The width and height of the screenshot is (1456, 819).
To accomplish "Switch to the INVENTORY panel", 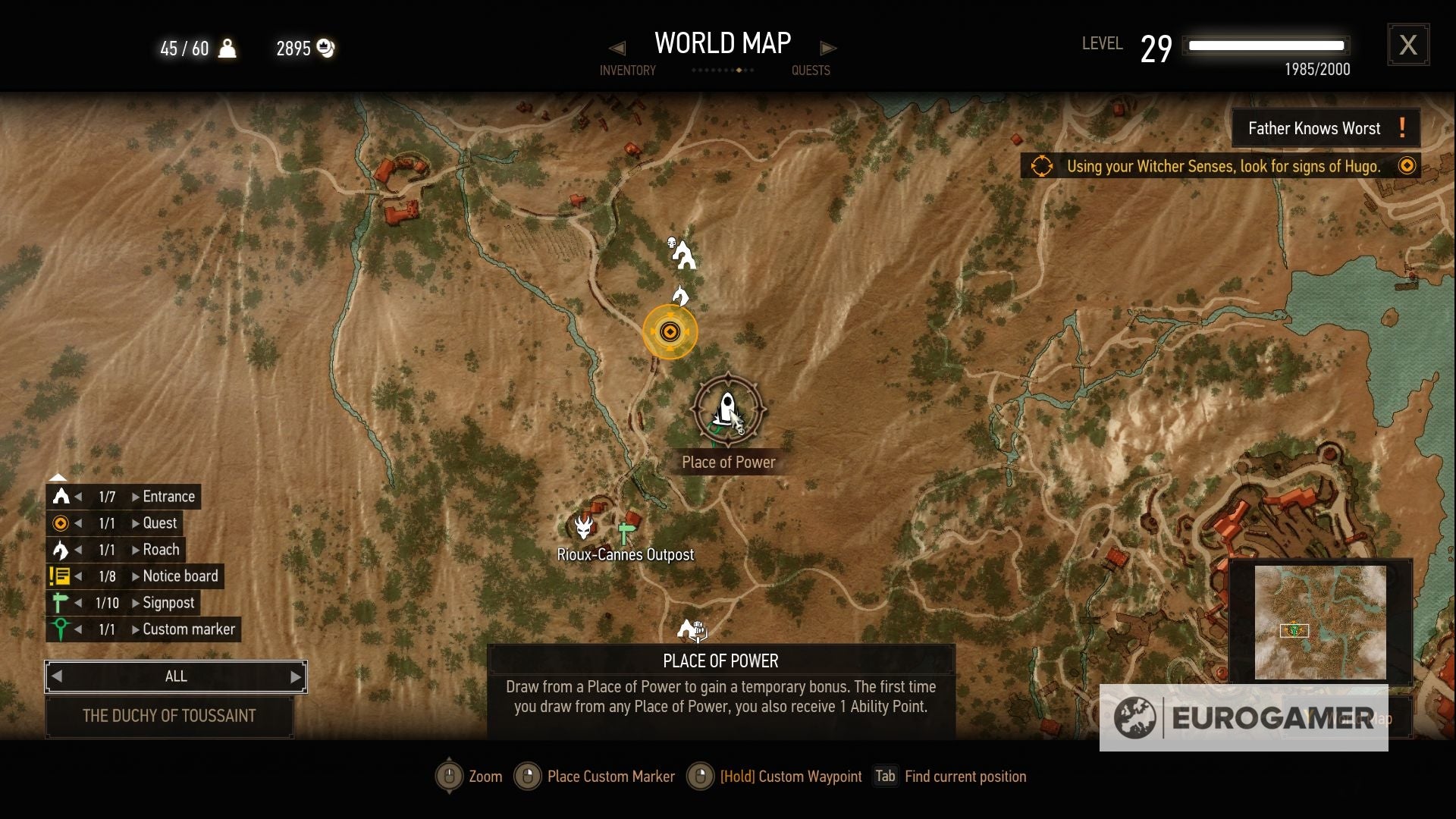I will (628, 71).
